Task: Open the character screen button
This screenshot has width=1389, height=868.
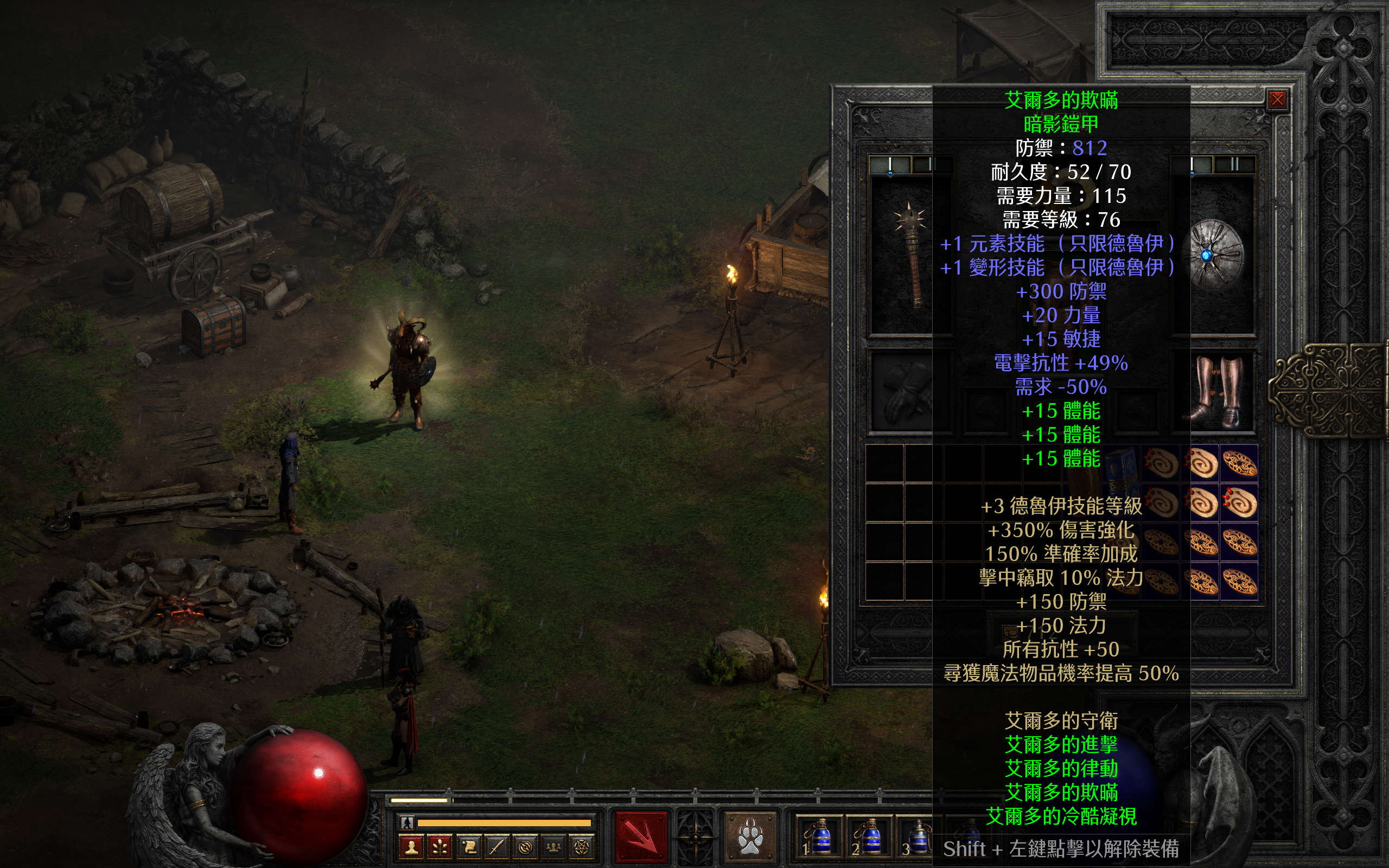Action: click(x=410, y=847)
